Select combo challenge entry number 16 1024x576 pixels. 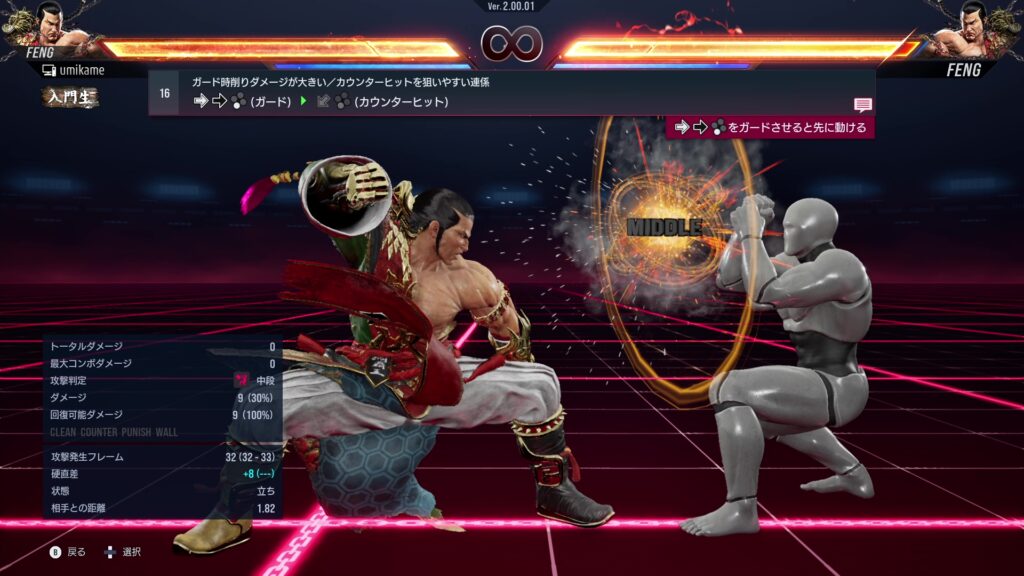164,93
